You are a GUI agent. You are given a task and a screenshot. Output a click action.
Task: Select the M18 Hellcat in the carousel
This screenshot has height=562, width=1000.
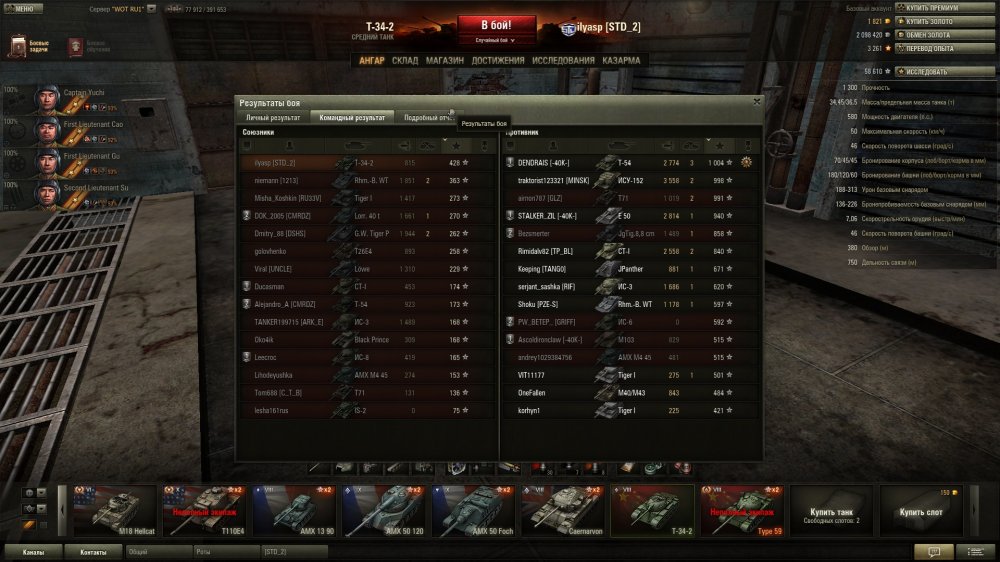click(x=114, y=511)
